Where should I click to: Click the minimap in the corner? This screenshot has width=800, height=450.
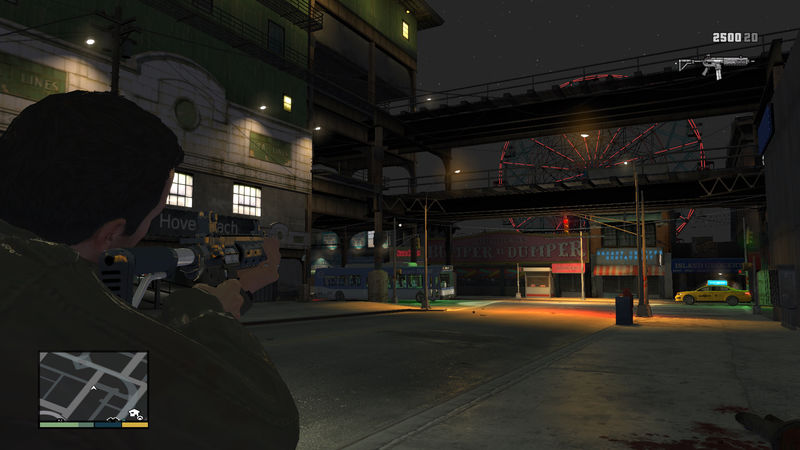click(x=93, y=385)
